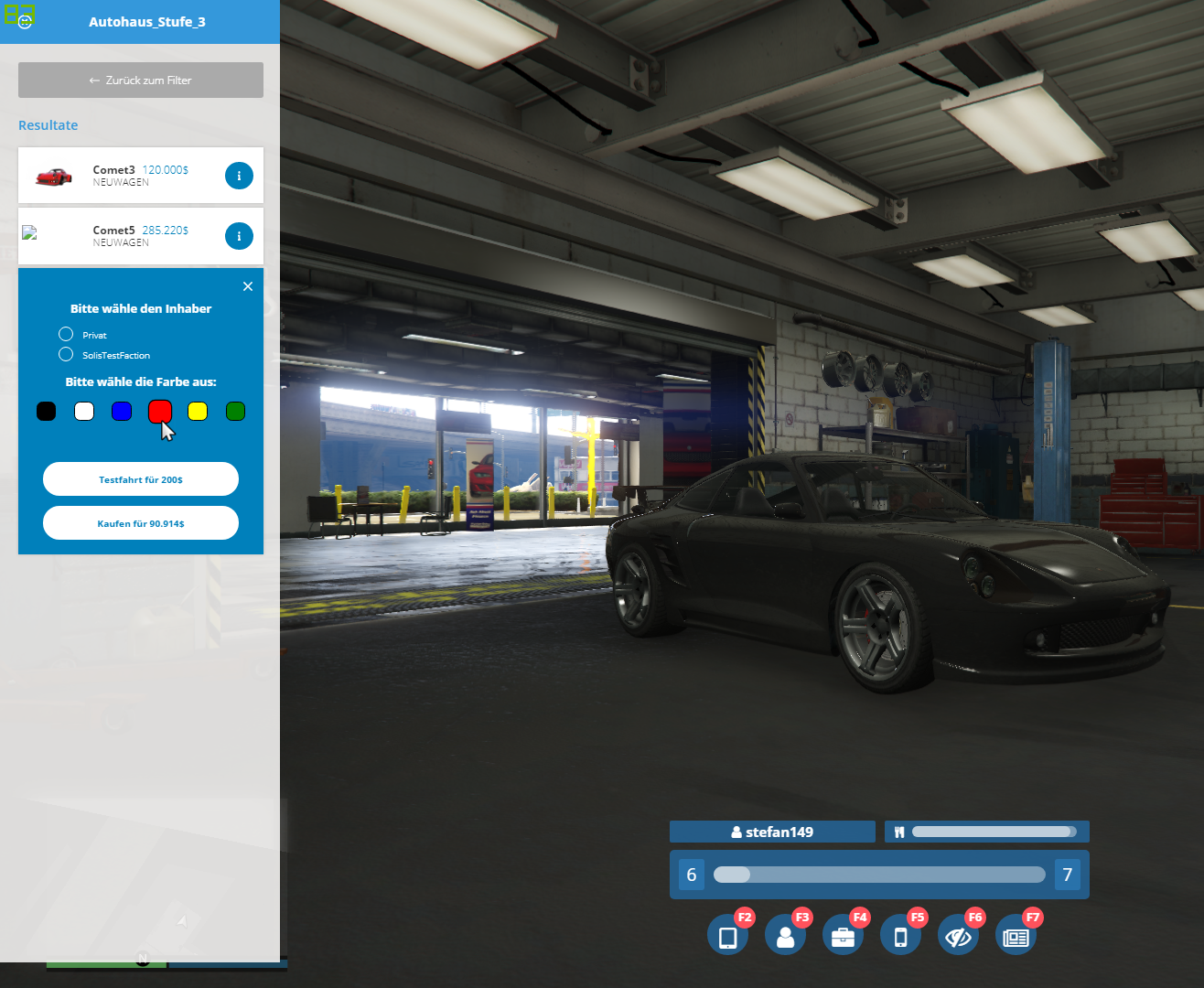Open the F7 newspaper icon

coord(1016,937)
